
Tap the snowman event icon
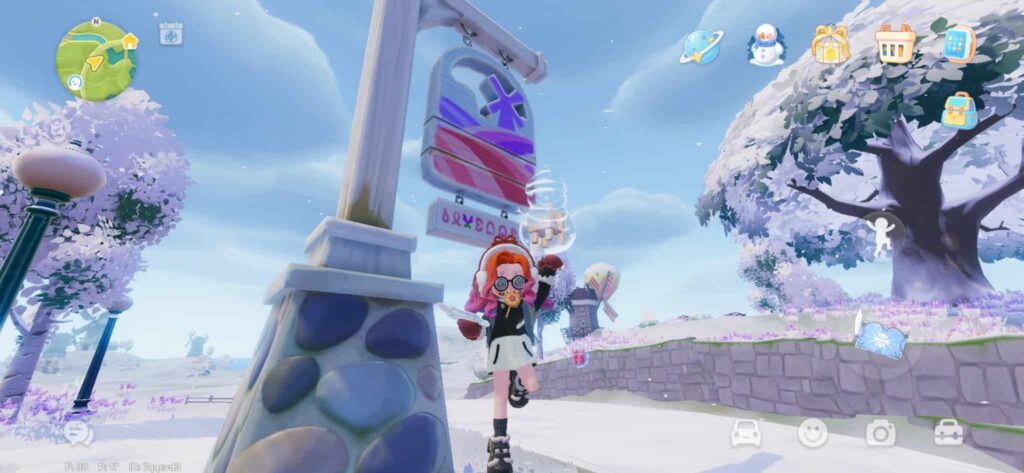pos(767,46)
